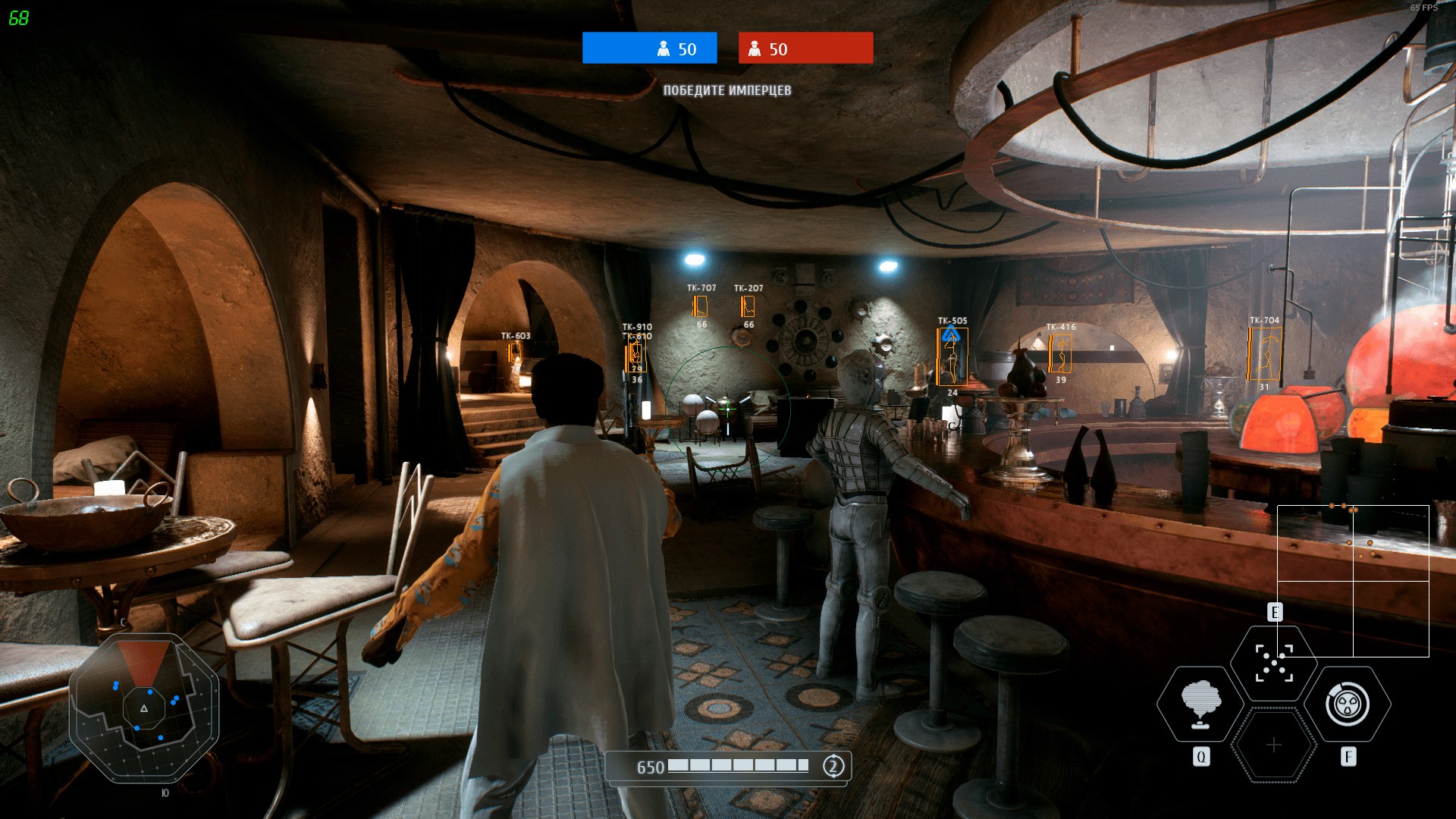Trigger the circular disabler ability icon
1456x819 pixels.
pyautogui.click(x=1348, y=704)
